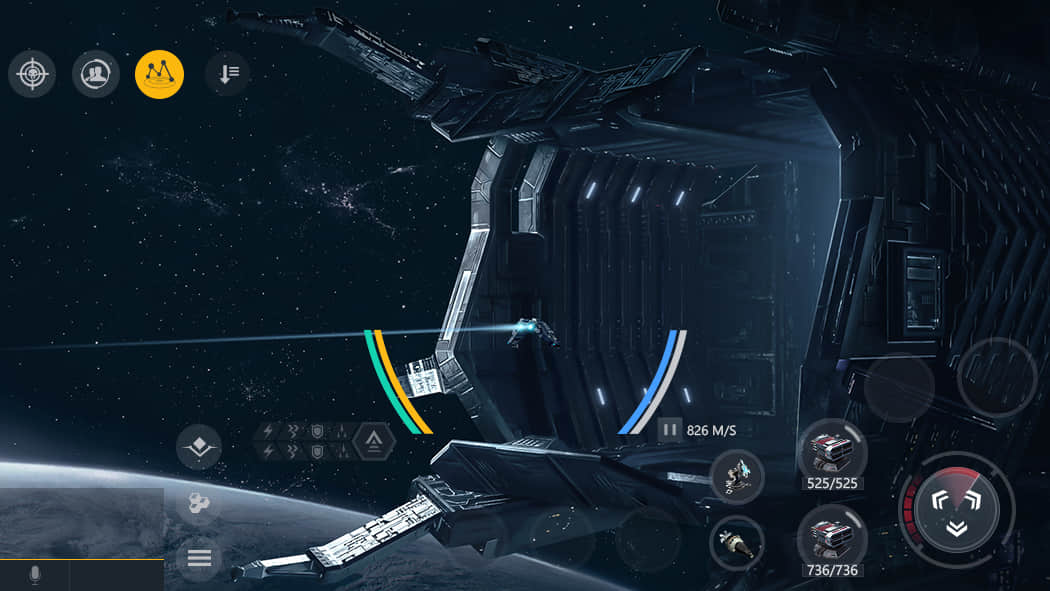This screenshot has height=591, width=1050.
Task: Tap the diamond ship-view icon
Action: (199, 446)
